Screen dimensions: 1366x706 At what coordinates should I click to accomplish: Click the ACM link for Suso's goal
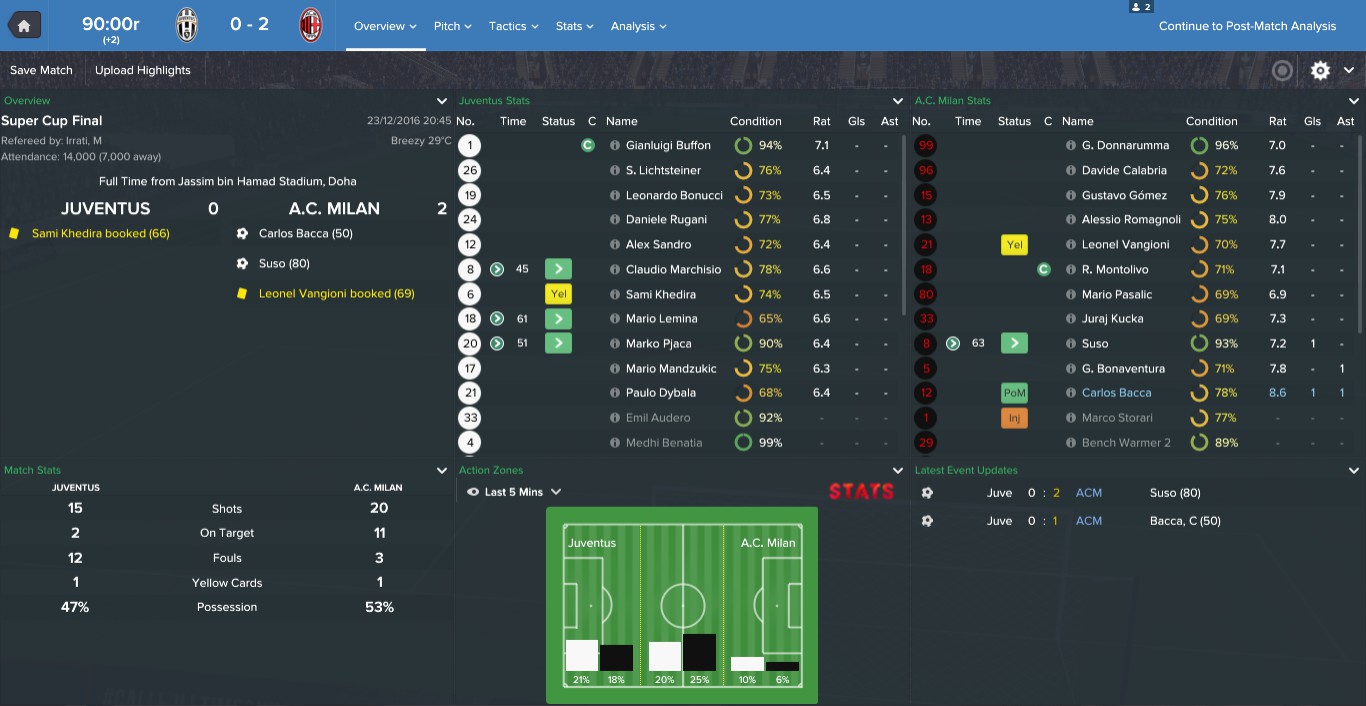[x=1088, y=493]
